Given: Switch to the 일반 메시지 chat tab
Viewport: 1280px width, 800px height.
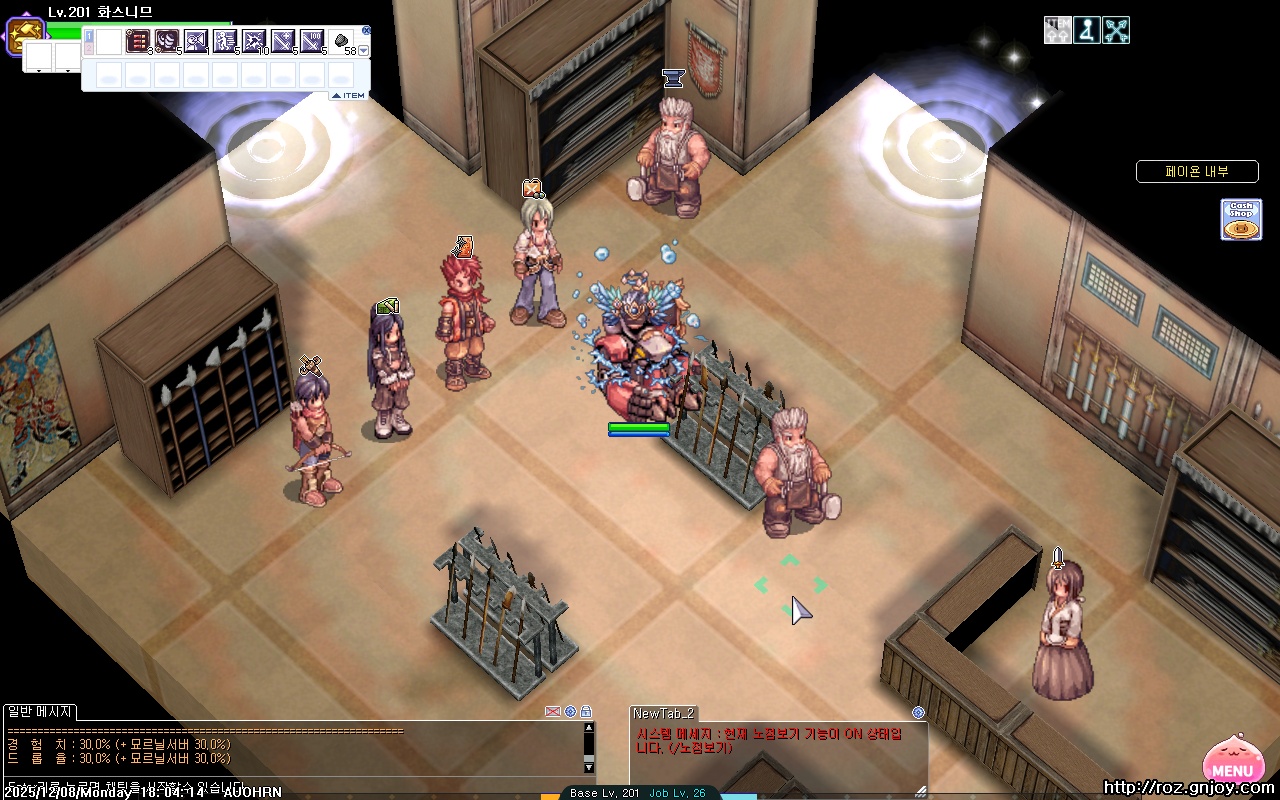Looking at the screenshot, I should [x=40, y=712].
